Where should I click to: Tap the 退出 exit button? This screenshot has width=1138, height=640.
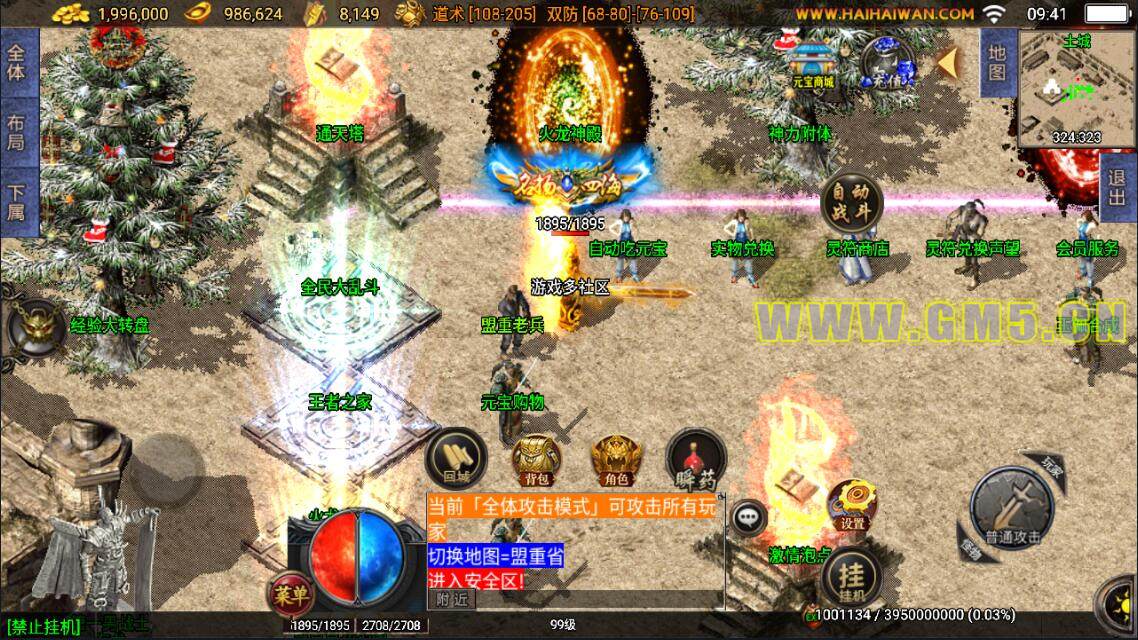1118,188
